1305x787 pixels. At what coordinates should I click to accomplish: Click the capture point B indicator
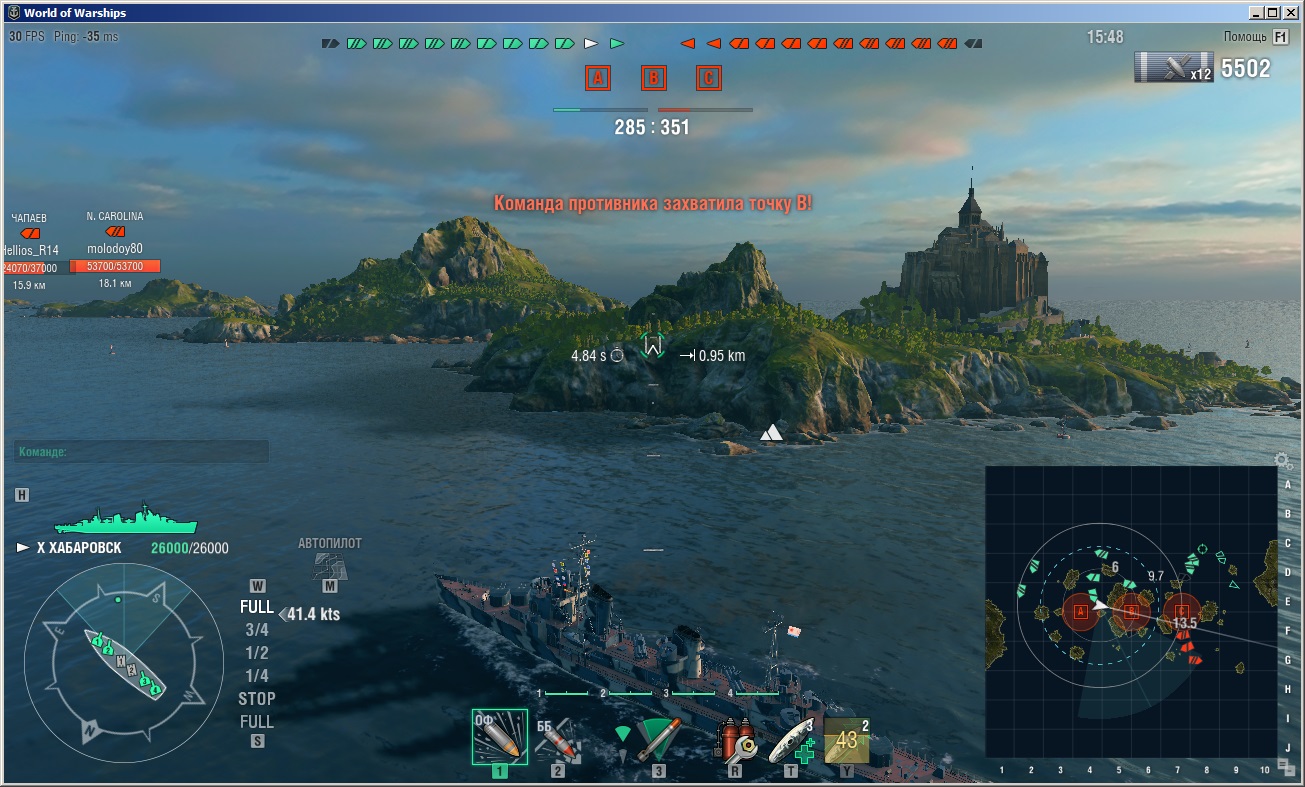pyautogui.click(x=653, y=78)
